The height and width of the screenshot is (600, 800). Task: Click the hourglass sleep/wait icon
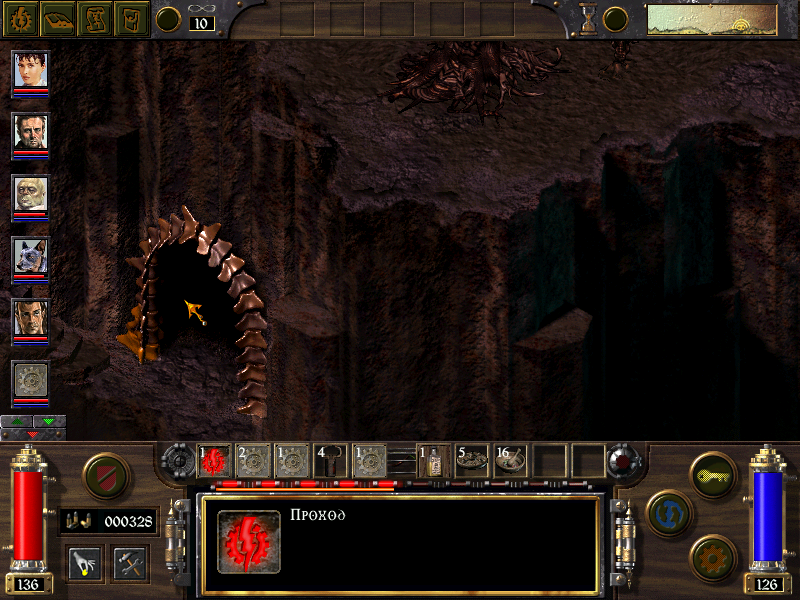coord(589,18)
